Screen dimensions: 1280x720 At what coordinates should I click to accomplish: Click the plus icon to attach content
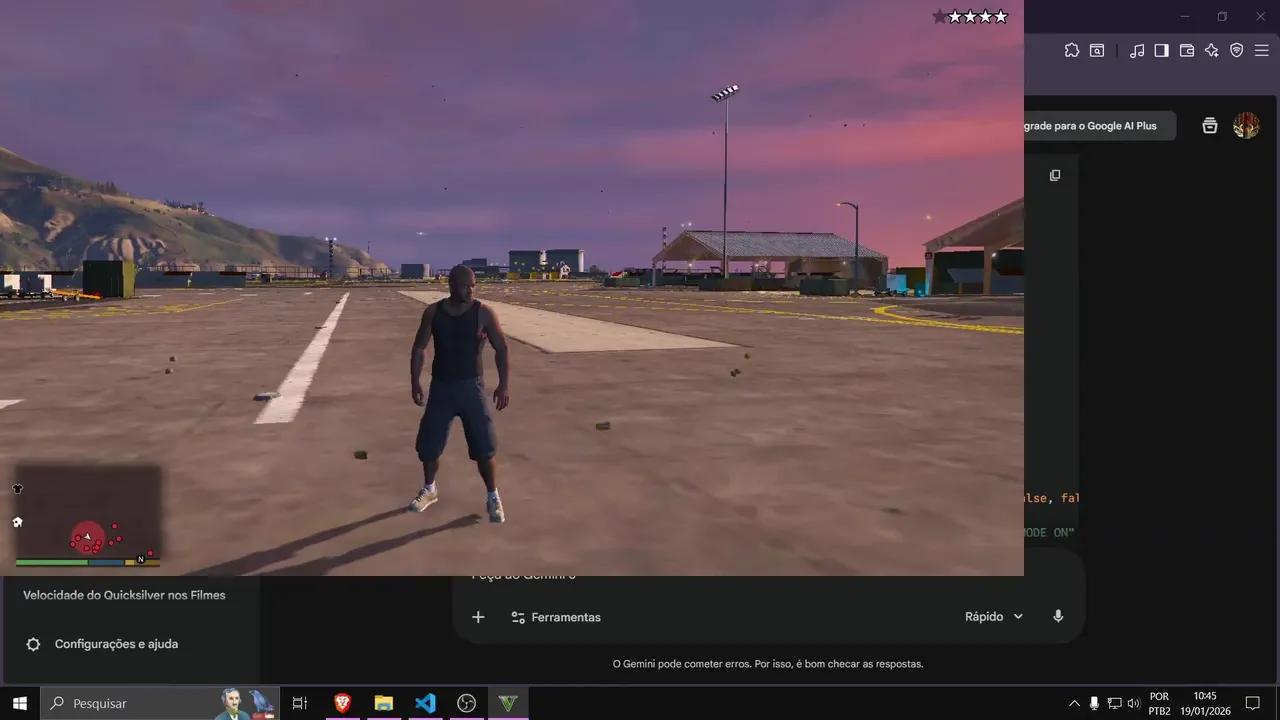478,617
